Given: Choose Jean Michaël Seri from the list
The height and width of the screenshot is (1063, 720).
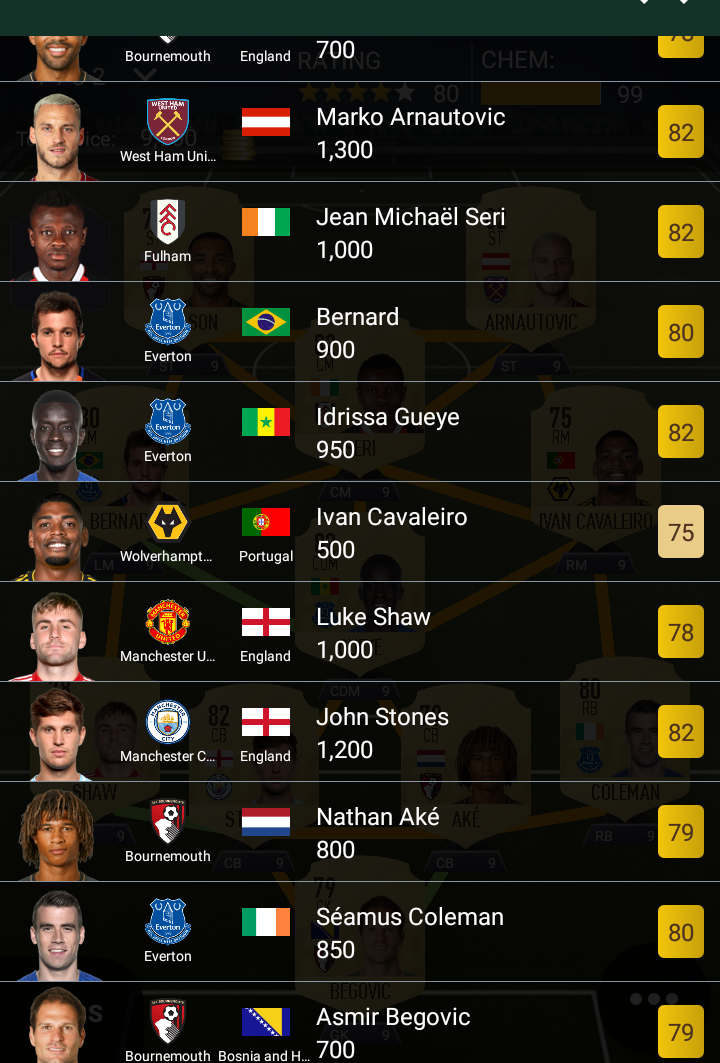Looking at the screenshot, I should pos(410,232).
